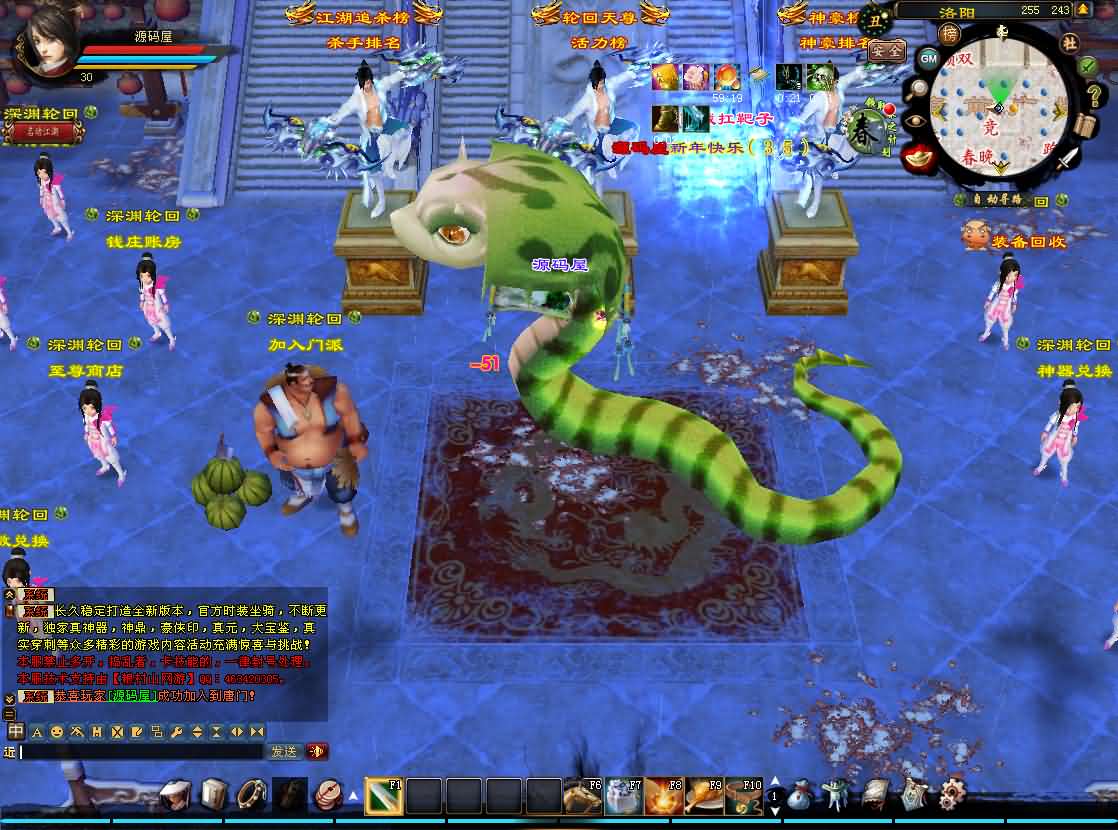Use the F9 roast chicken leg item
Viewport: 1118px width, 830px height.
(x=703, y=796)
